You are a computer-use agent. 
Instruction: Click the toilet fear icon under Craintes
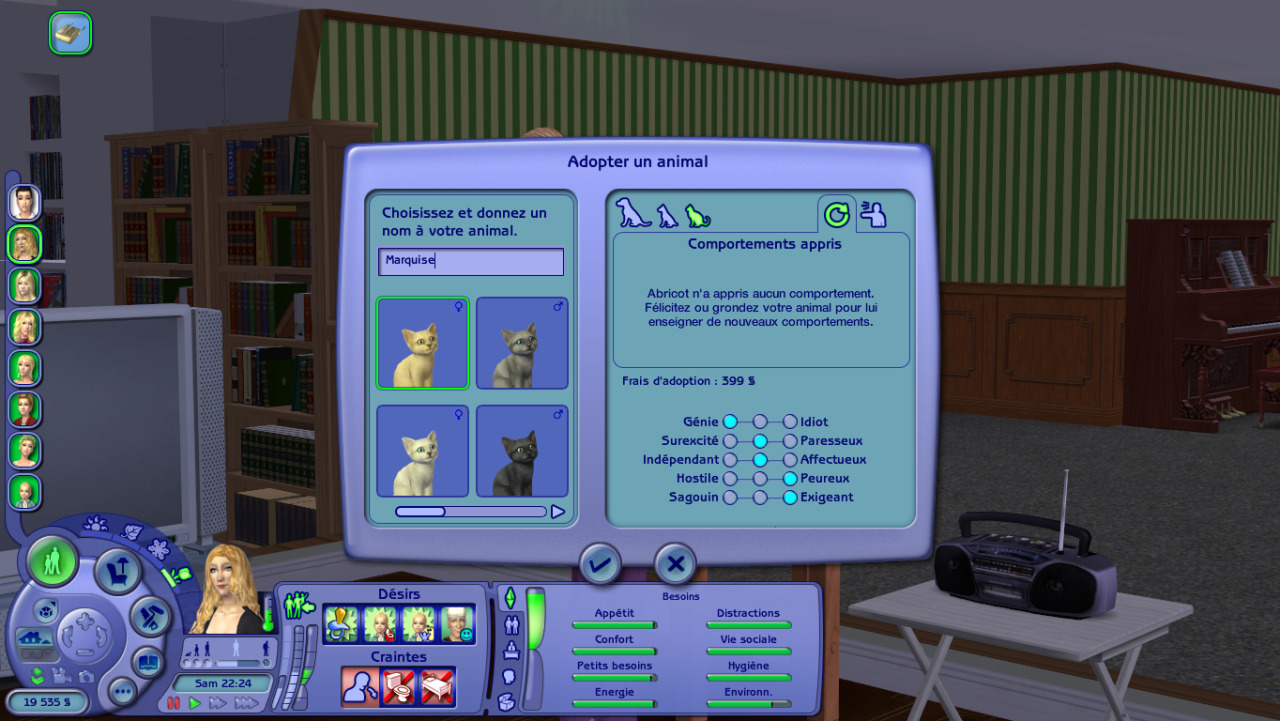coord(397,687)
